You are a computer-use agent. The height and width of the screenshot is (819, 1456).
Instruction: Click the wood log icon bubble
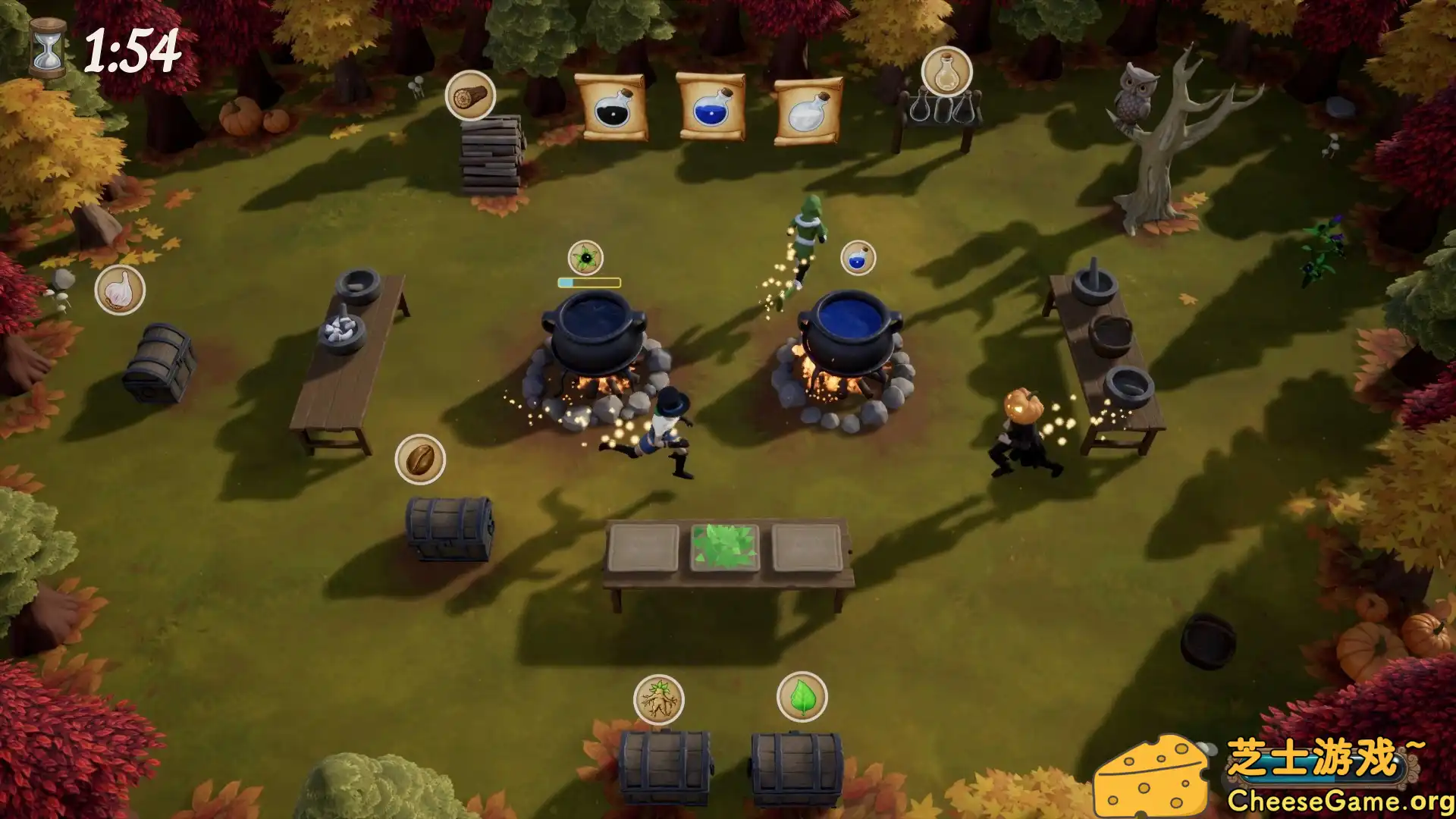click(470, 96)
